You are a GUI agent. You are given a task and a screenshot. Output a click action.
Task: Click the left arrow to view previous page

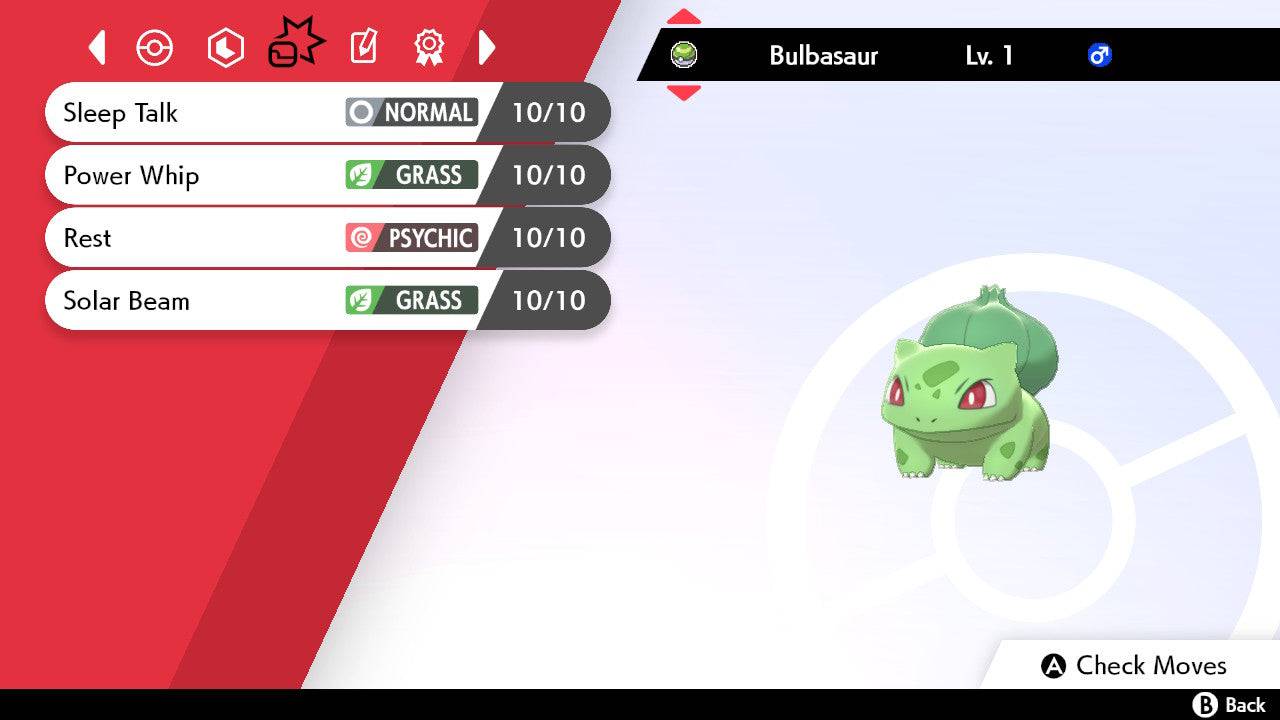point(96,47)
